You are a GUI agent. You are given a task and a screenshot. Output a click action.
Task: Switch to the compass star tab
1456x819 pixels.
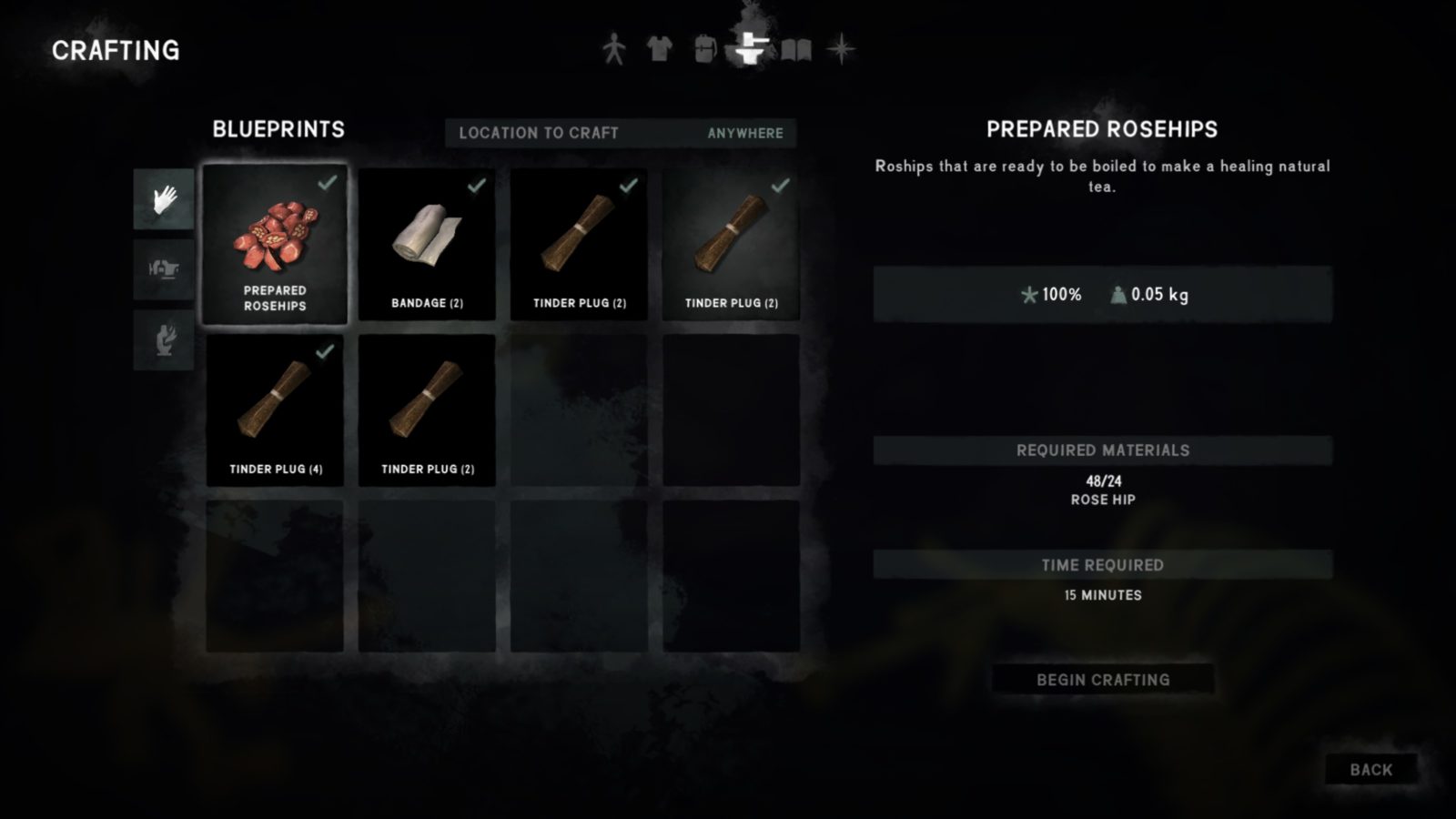point(842,49)
